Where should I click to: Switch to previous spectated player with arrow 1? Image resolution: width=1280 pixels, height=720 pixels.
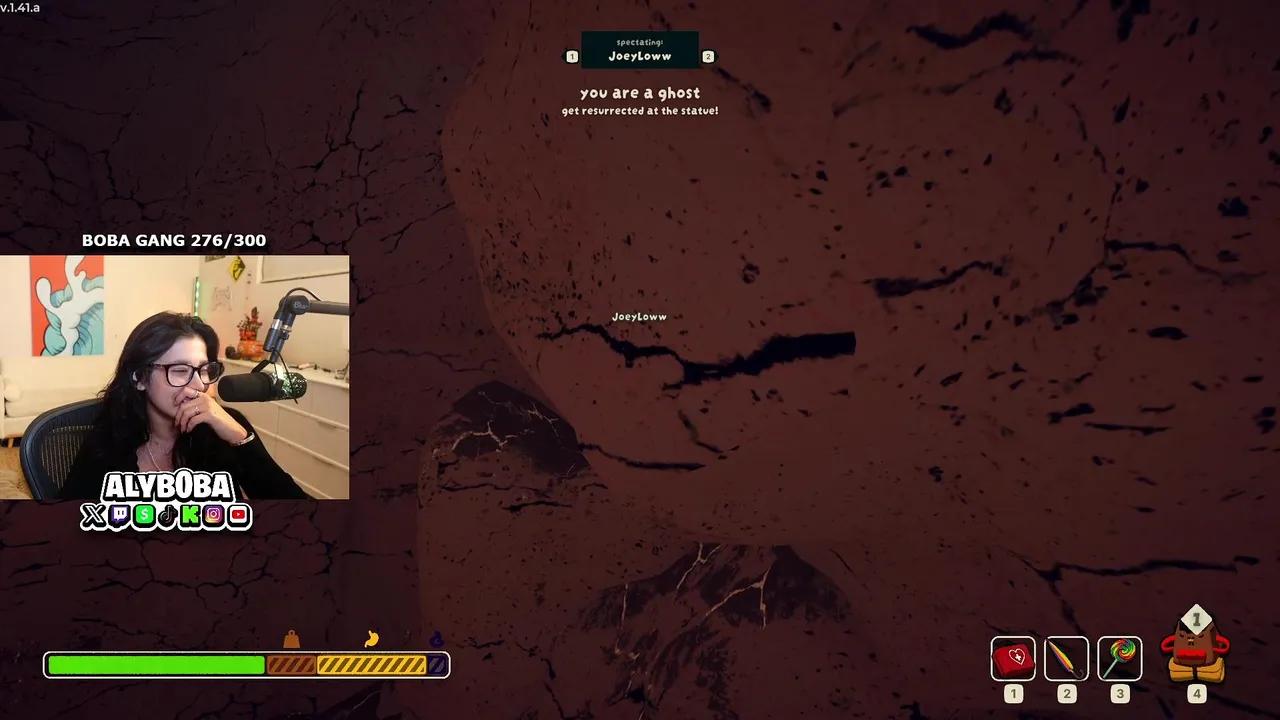coord(572,56)
